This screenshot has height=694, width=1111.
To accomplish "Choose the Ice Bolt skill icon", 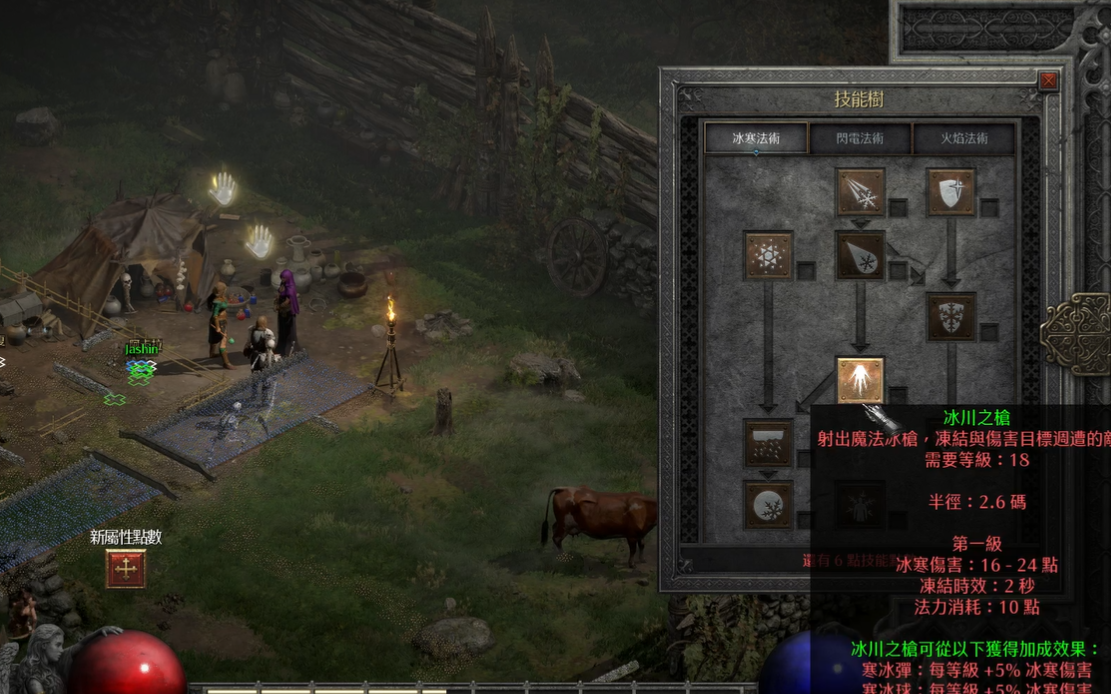I will click(x=860, y=193).
